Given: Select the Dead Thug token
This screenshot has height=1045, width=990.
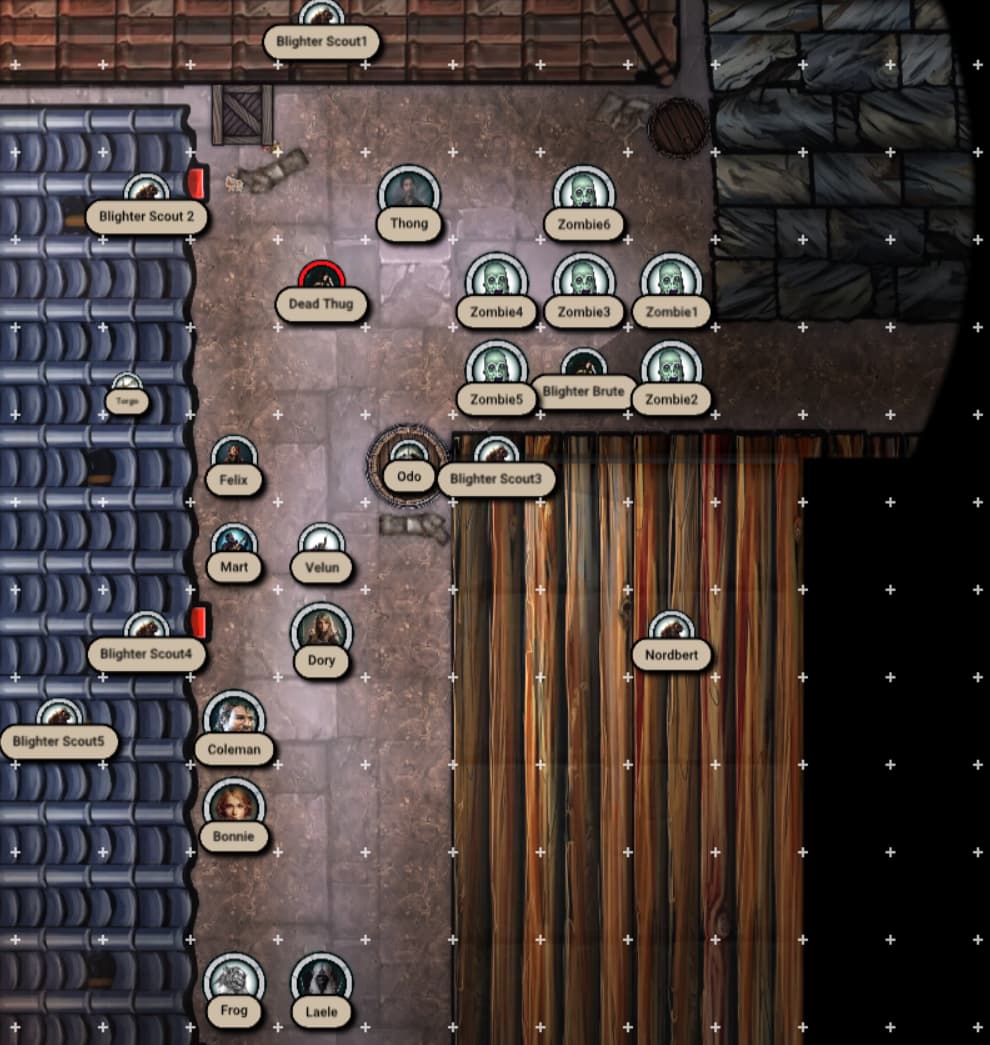Looking at the screenshot, I should pos(322,280).
